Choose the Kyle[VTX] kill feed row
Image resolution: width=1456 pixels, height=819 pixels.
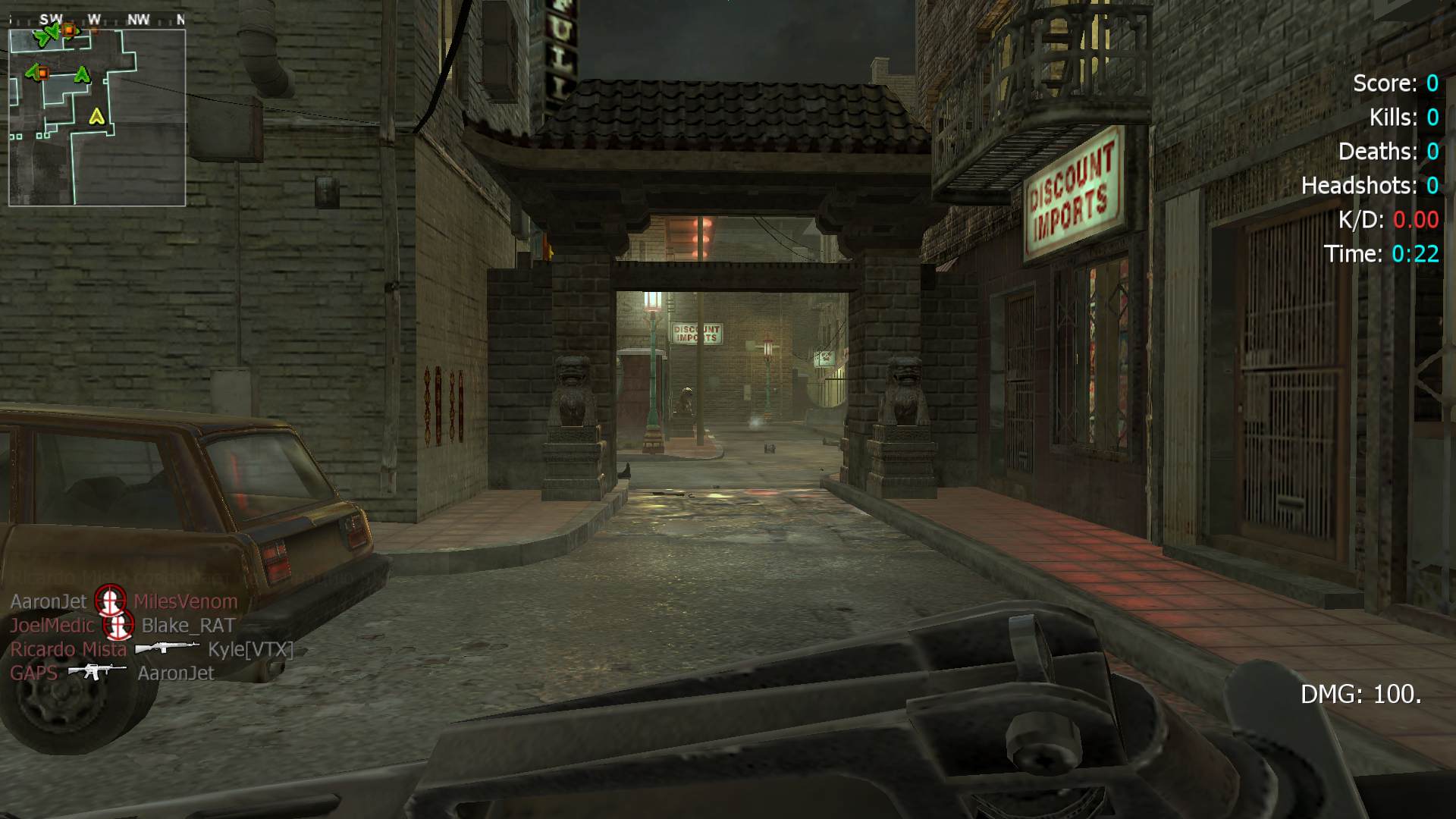152,649
